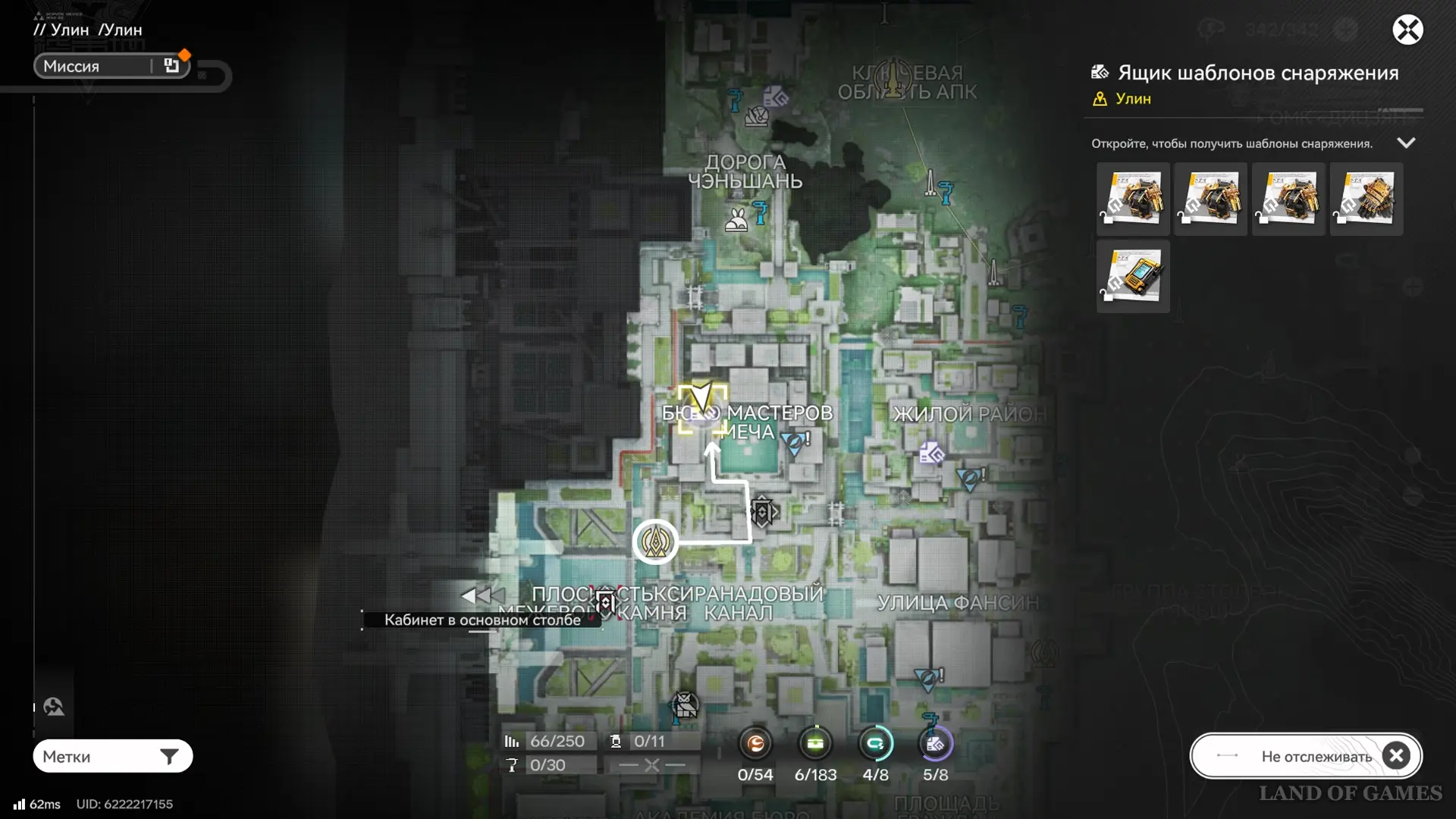Show the teal capsule collectible counter

tap(875, 745)
